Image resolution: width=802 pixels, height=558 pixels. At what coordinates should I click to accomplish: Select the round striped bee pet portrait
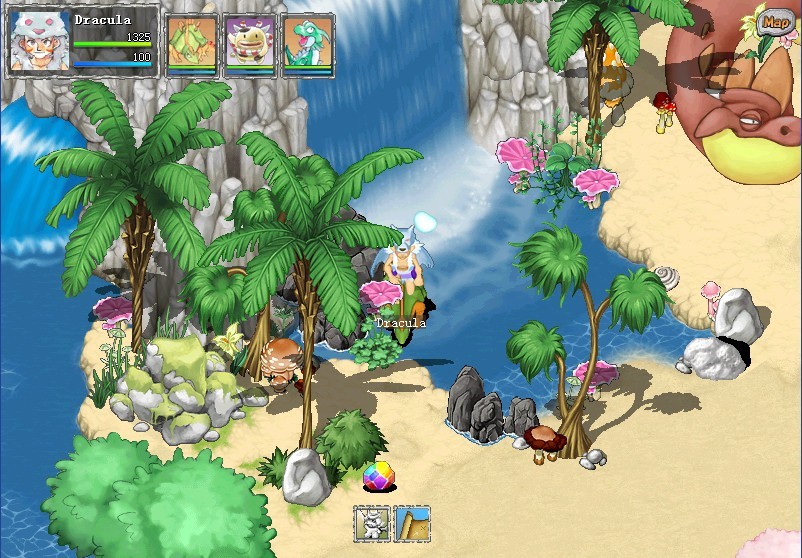tap(250, 44)
